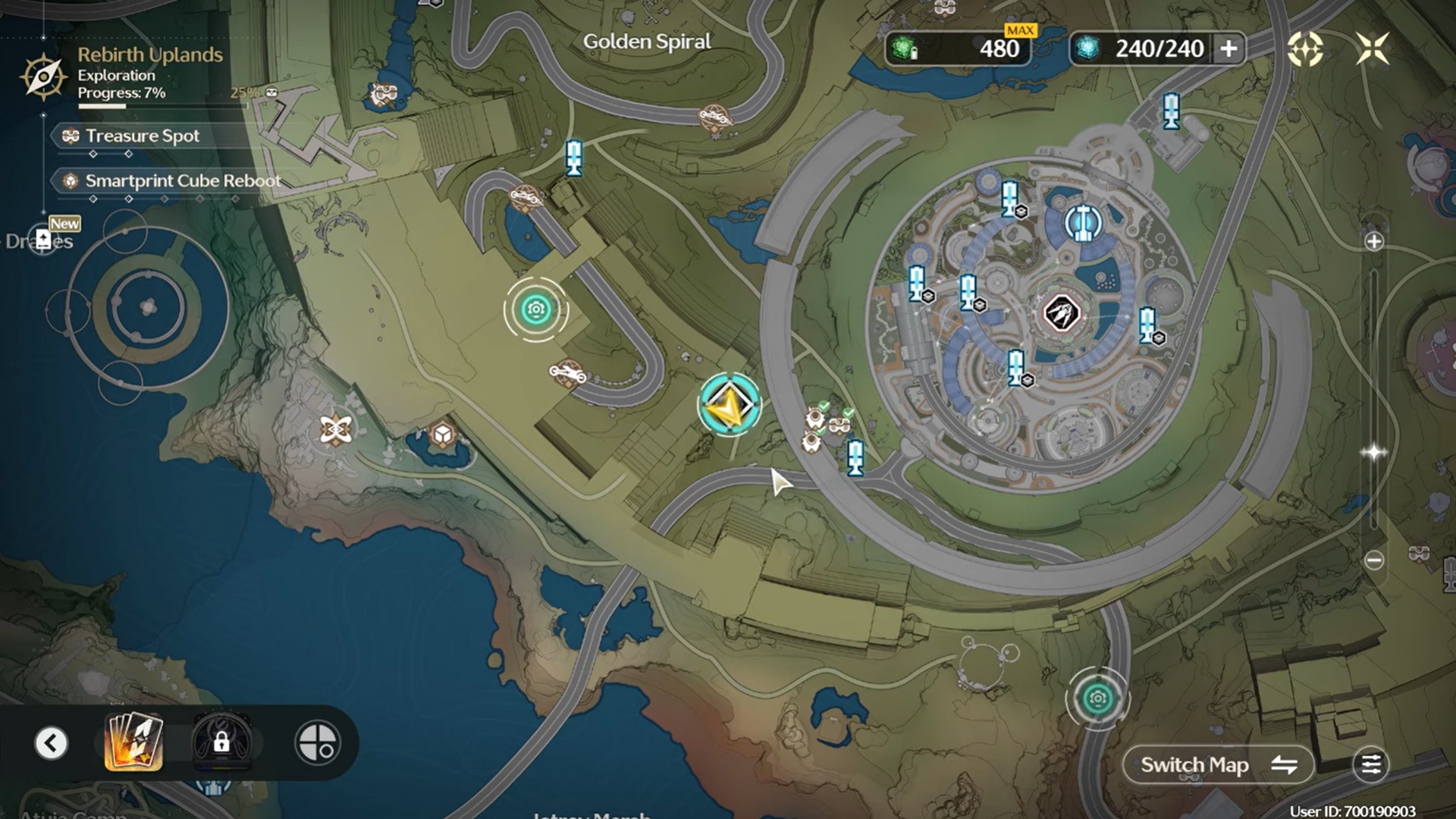Open the cards icon in bottom bar

133,742
